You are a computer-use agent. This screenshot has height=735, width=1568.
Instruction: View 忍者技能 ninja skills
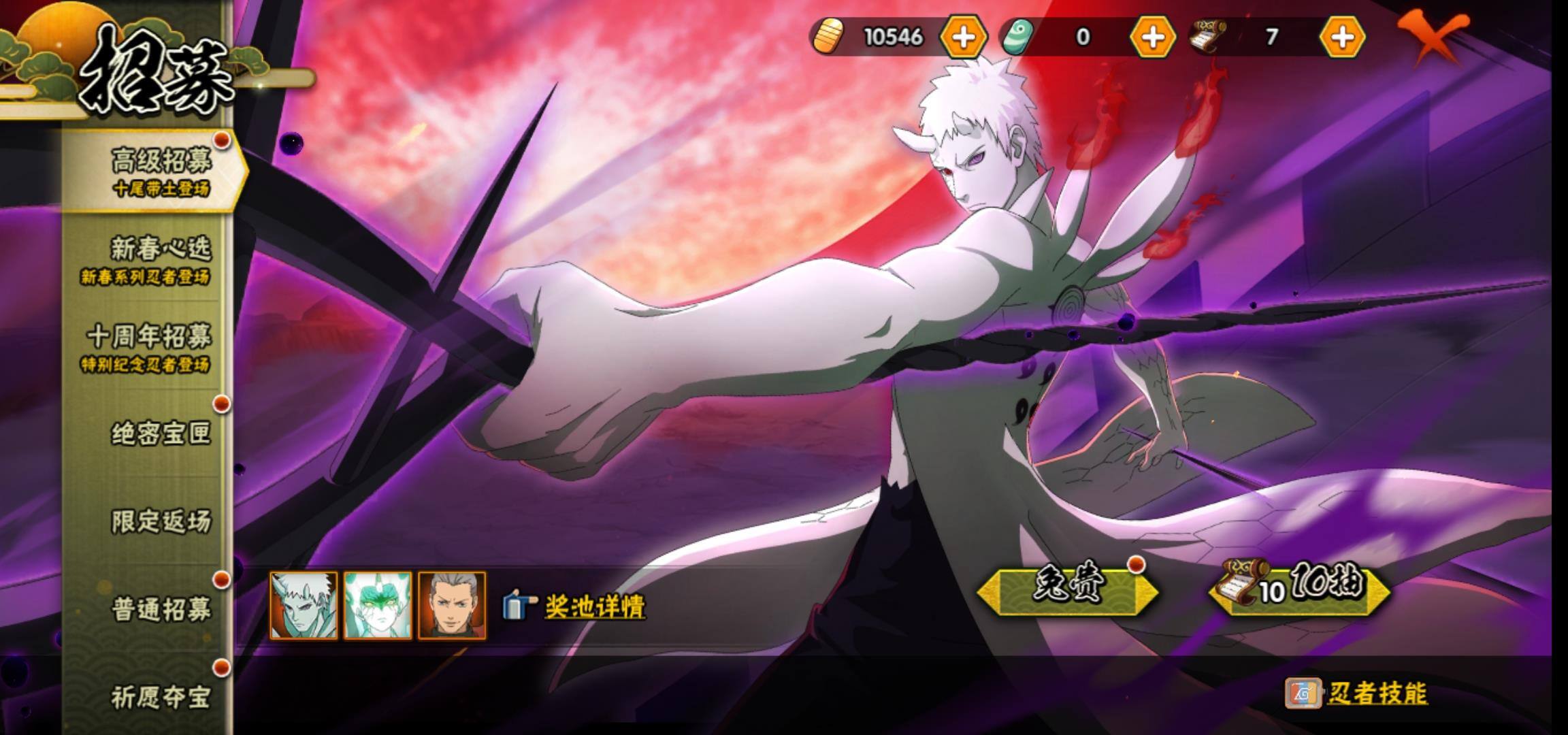[x=1376, y=693]
